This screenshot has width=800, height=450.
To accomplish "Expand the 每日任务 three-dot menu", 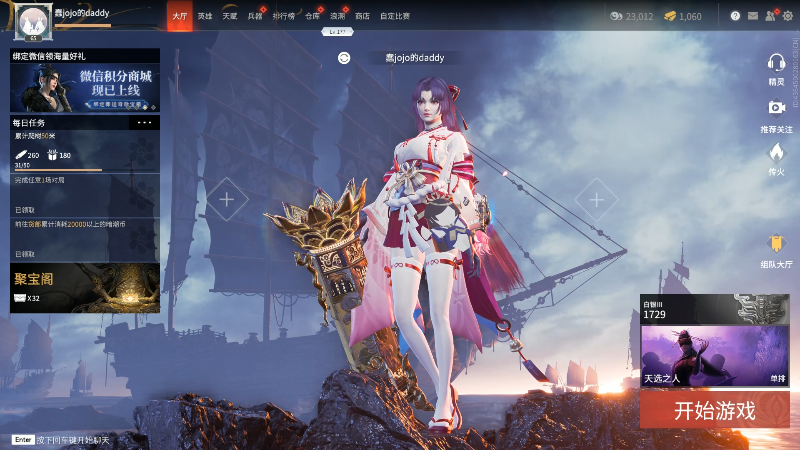I will (144, 122).
